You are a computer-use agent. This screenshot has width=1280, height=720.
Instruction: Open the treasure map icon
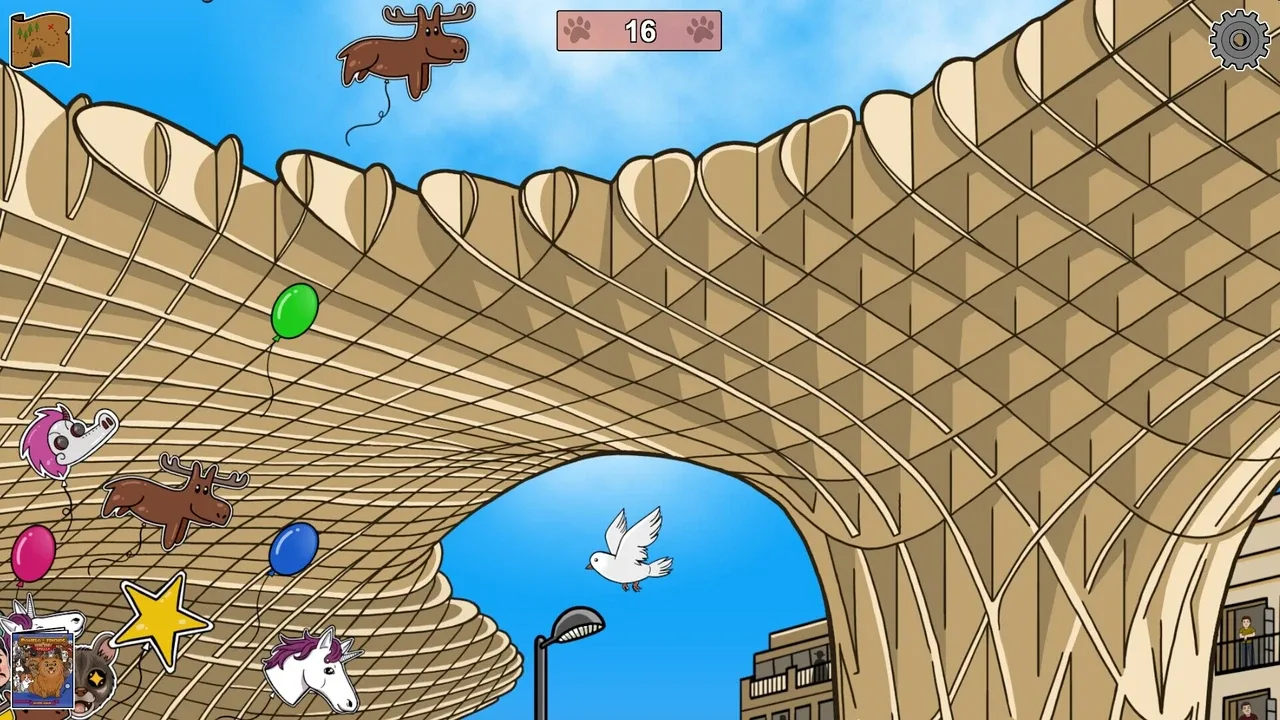(x=40, y=39)
